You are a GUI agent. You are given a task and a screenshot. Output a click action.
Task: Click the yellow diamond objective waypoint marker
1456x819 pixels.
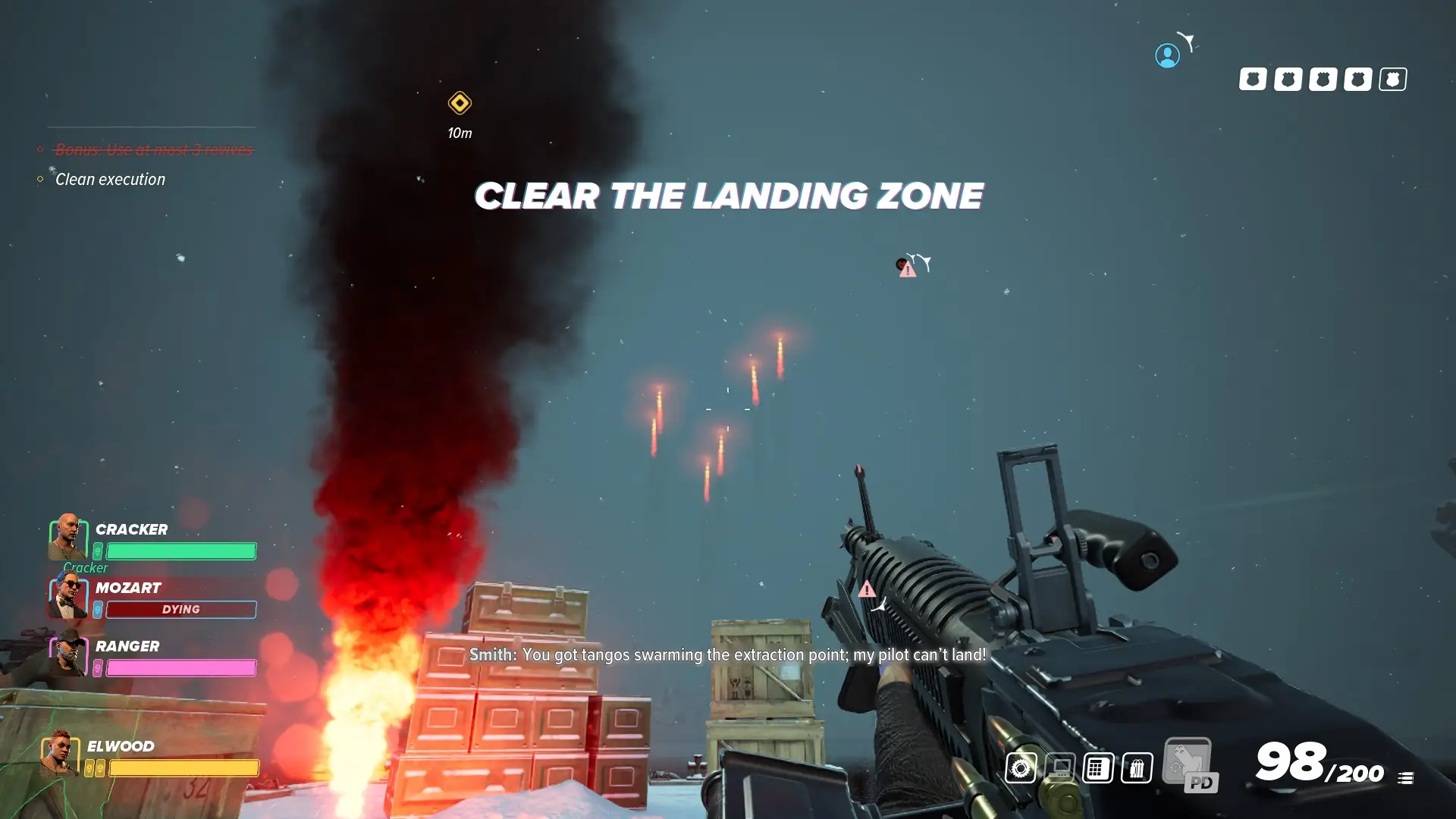tap(460, 103)
